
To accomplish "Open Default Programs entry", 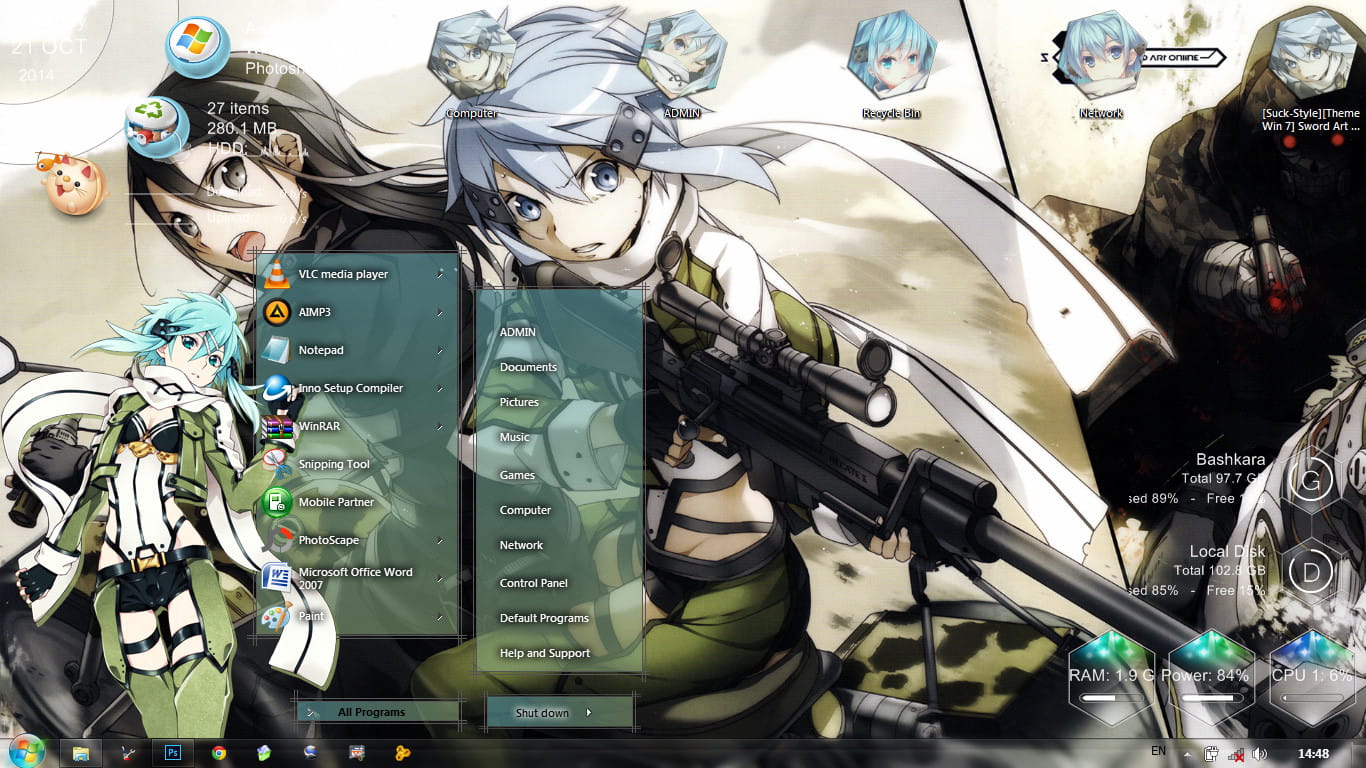I will (x=544, y=618).
